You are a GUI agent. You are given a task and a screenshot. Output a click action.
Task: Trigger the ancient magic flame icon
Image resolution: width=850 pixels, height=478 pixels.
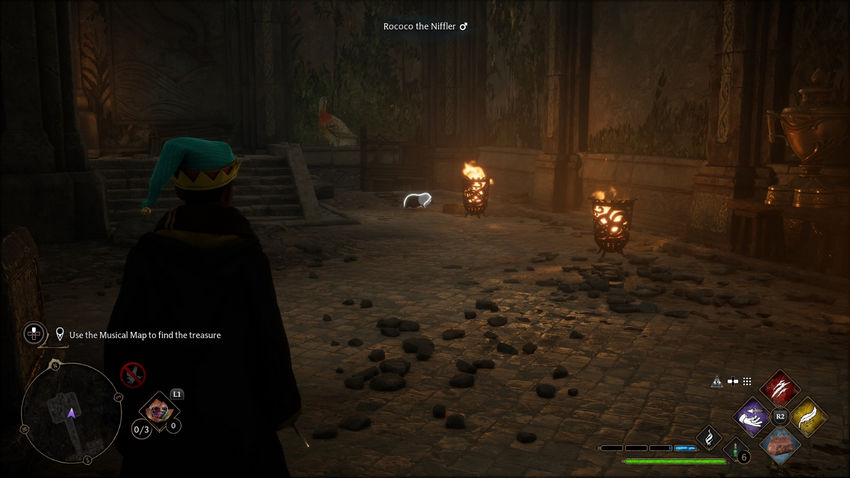pyautogui.click(x=709, y=437)
